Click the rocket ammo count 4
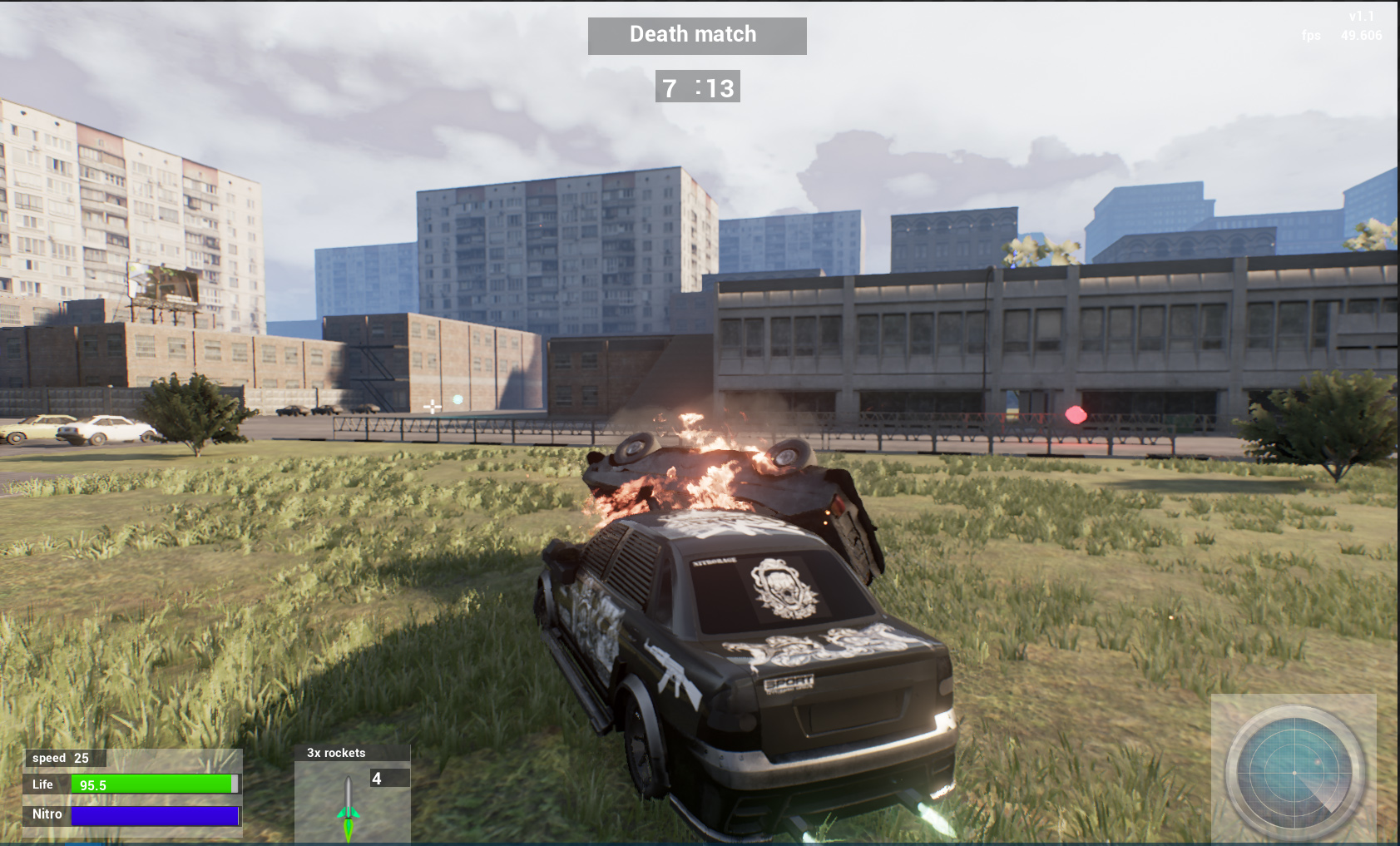Screen dimensions: 1400x846 [378, 779]
